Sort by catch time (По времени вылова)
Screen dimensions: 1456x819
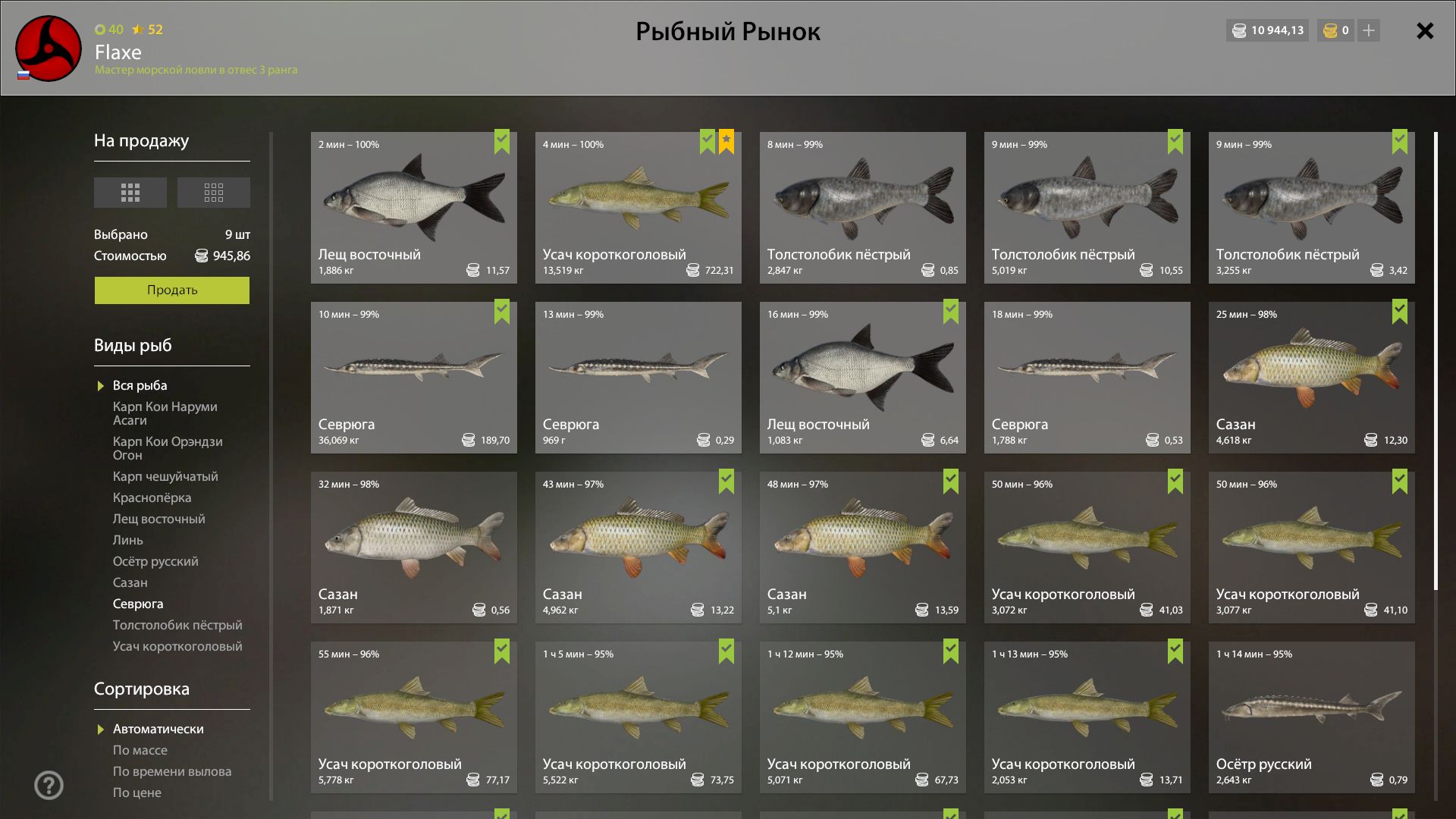point(172,771)
